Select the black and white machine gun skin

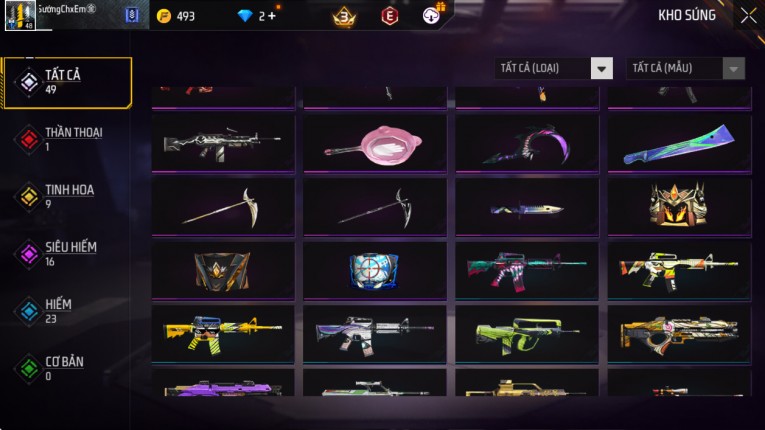tap(223, 145)
